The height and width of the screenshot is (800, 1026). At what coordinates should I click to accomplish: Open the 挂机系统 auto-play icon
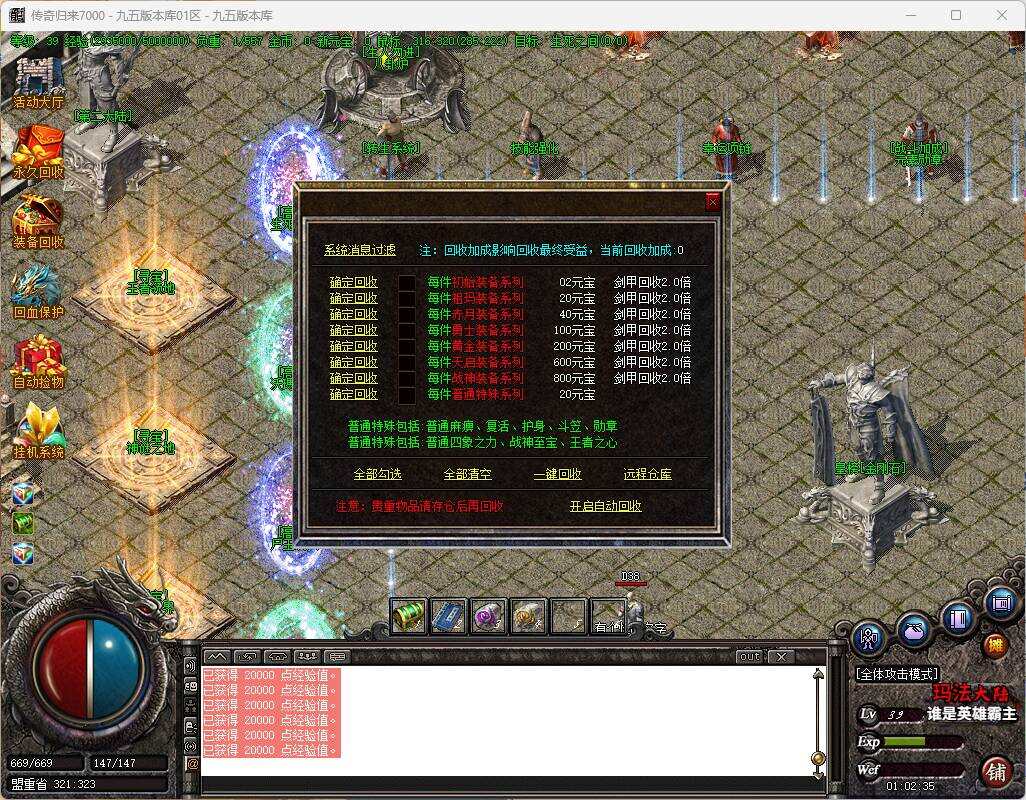point(38,430)
